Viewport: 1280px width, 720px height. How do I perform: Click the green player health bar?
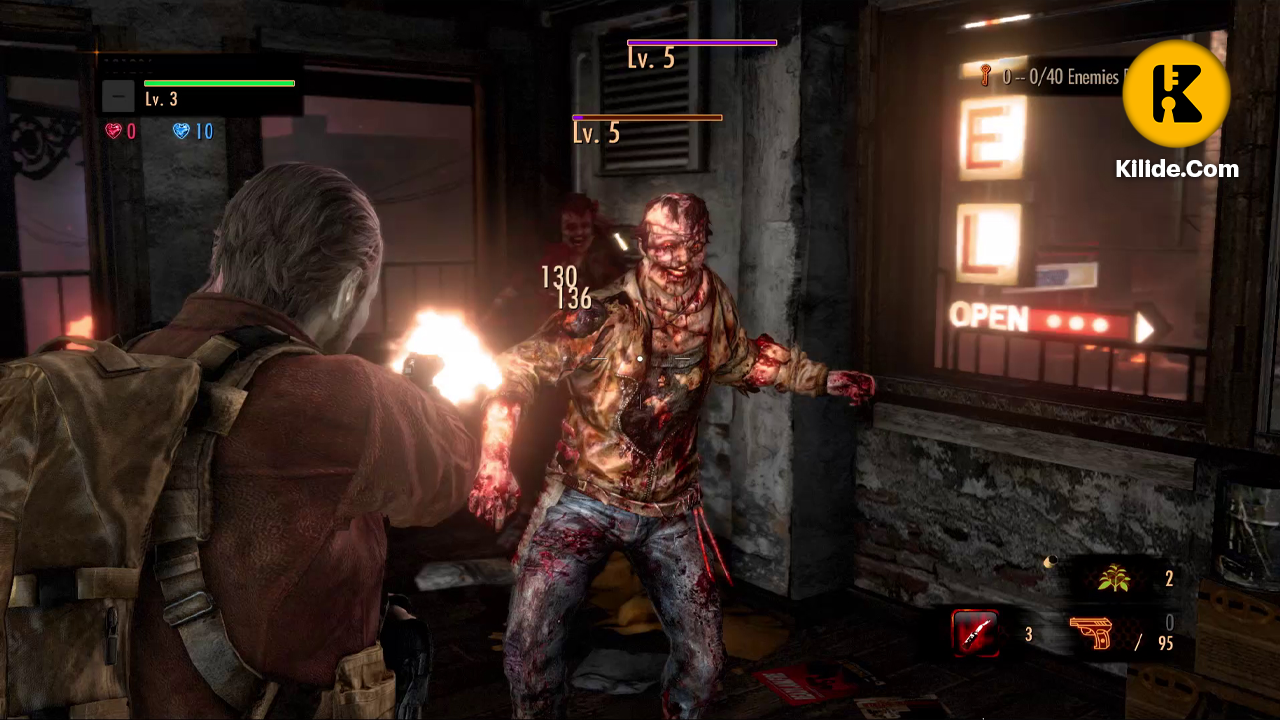pos(219,82)
